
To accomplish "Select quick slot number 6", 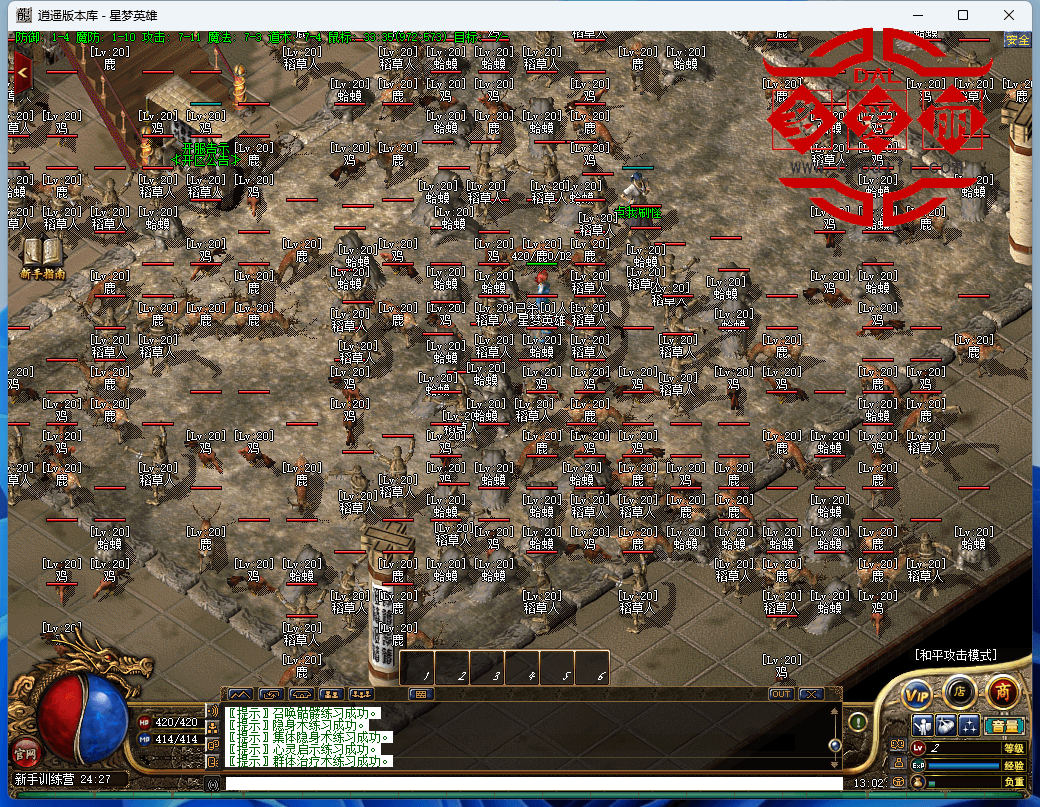I will (593, 668).
